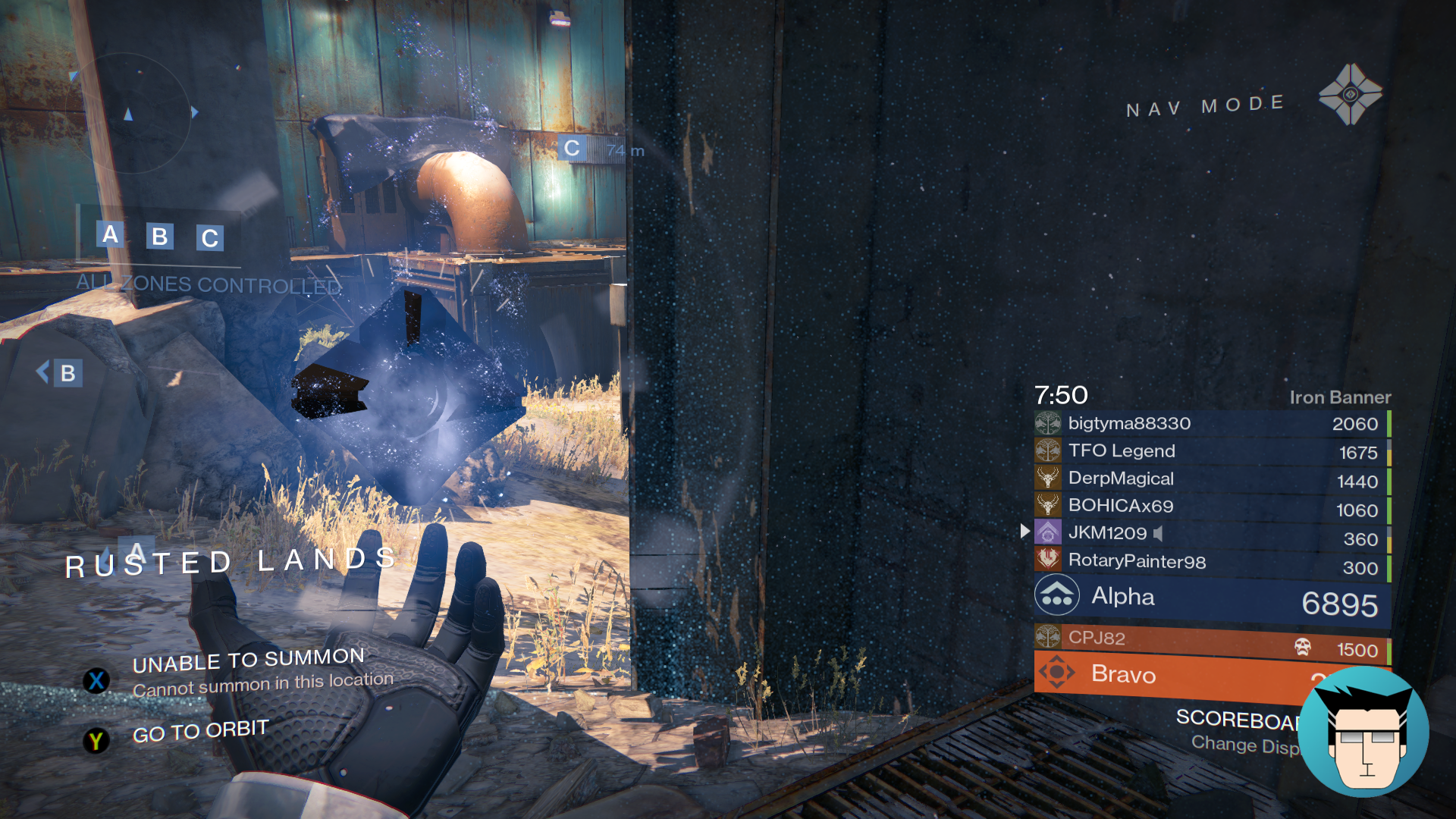Pick RotaryPainter98 from the scoreboard

pos(1211,561)
